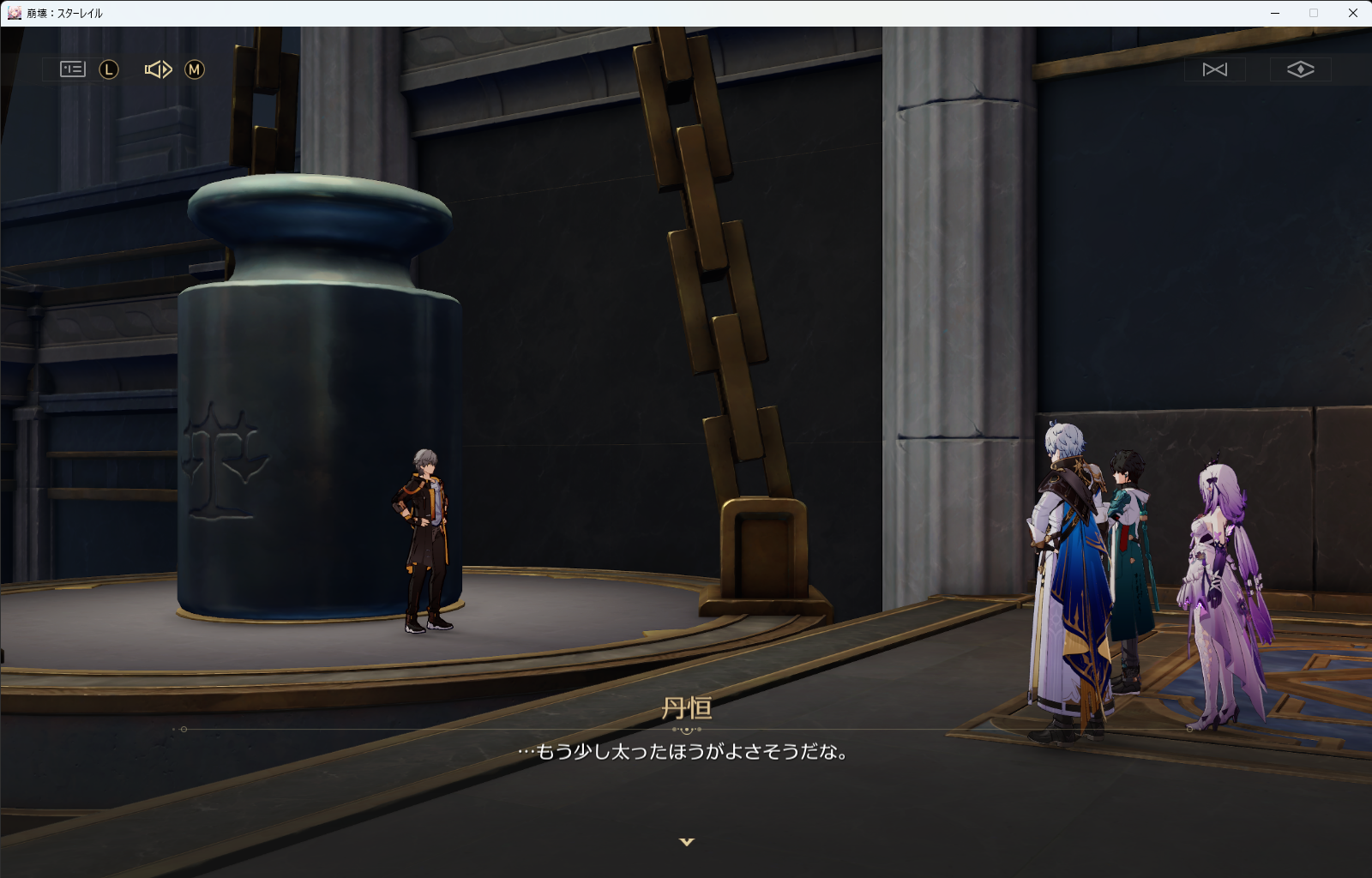Enable auto-play with the circular L button
Screen dimensions: 1372x878
(107, 69)
